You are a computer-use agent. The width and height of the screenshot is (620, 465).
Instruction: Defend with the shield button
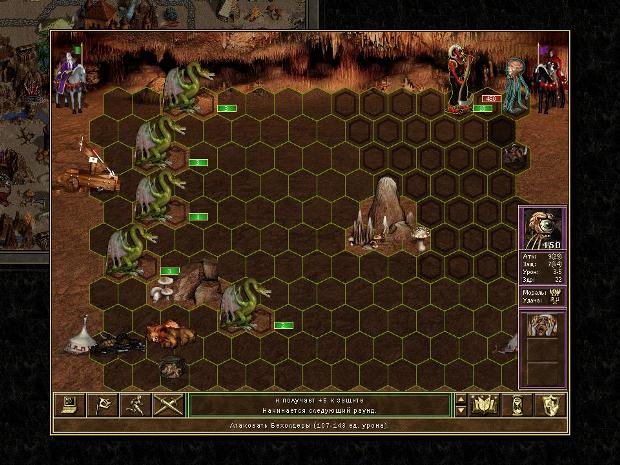tap(551, 405)
